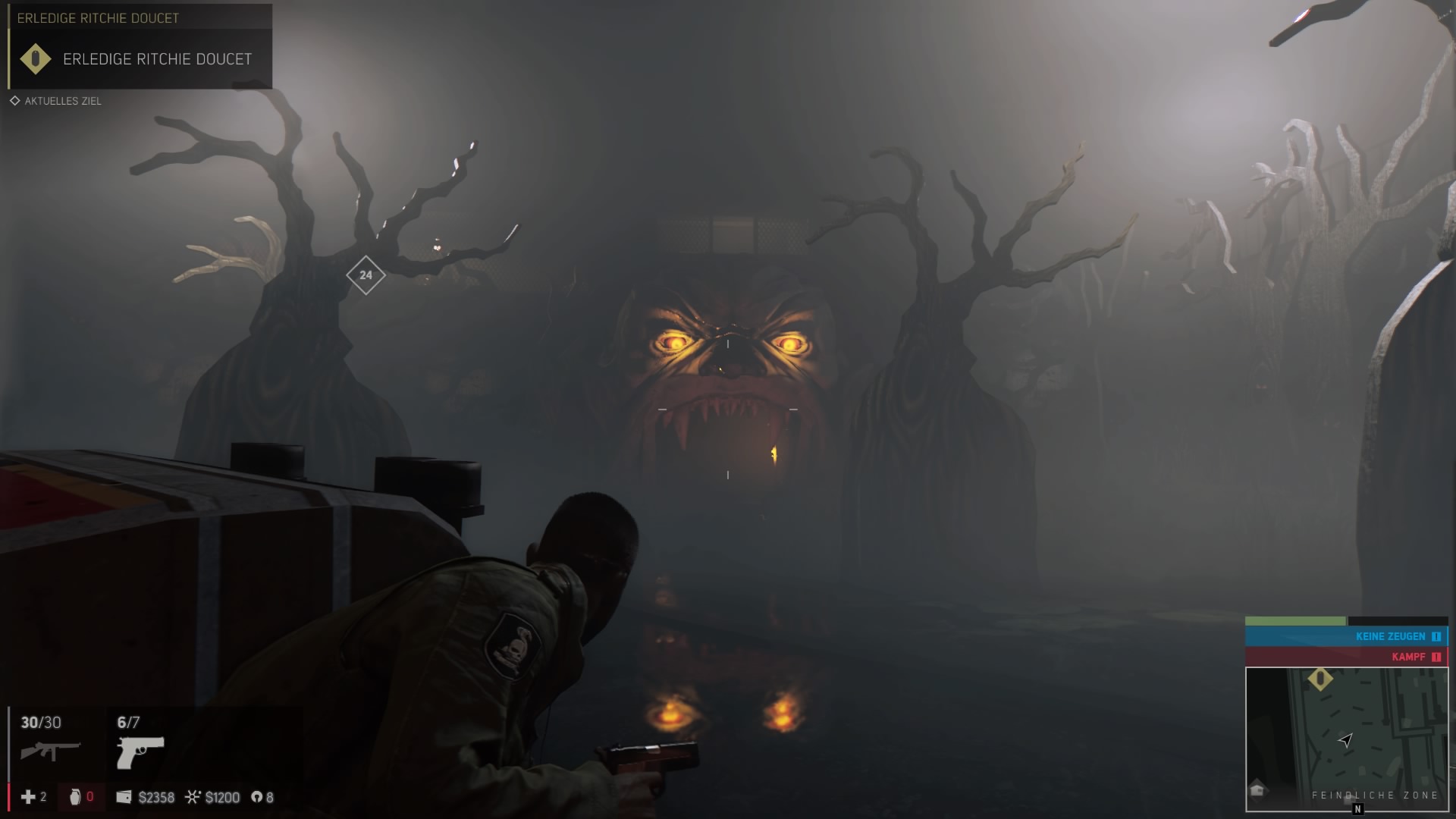This screenshot has width=1456, height=819.
Task: Select the Erledige Ritchie Doucet objective tracker
Action: click(x=140, y=59)
